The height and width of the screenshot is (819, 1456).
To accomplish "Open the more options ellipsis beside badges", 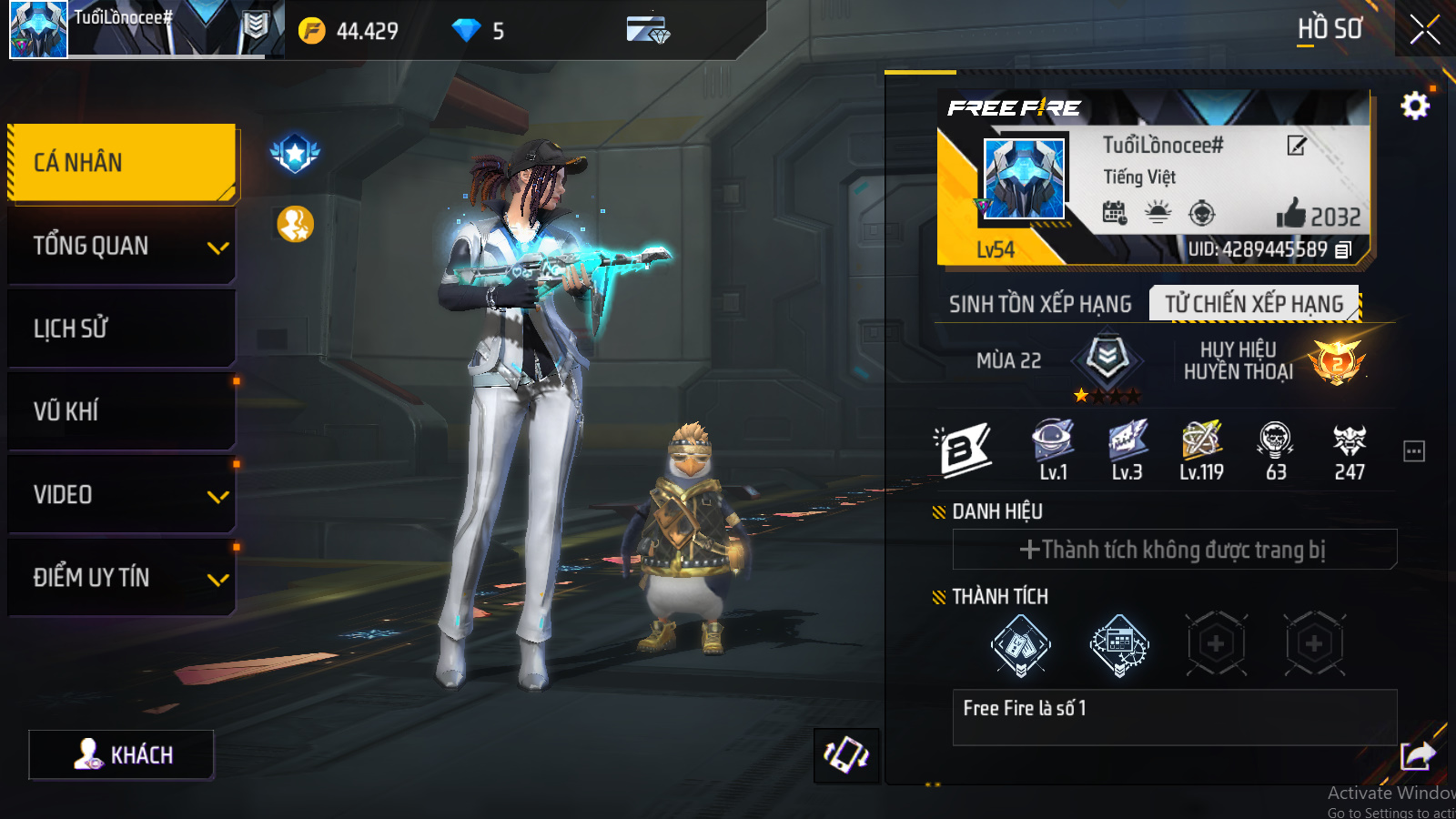I will coord(1414,451).
